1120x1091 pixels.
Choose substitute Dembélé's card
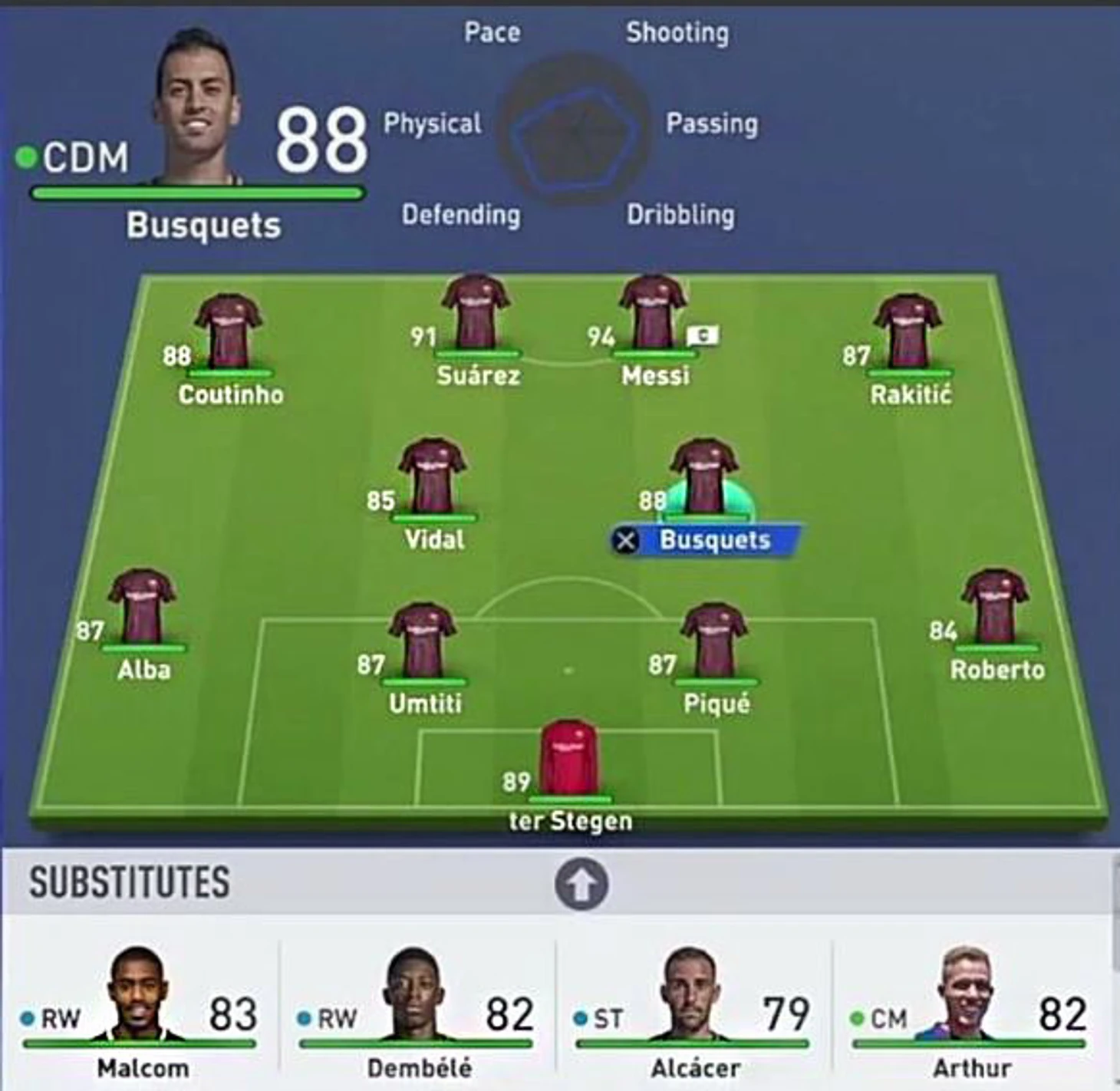[417, 1013]
